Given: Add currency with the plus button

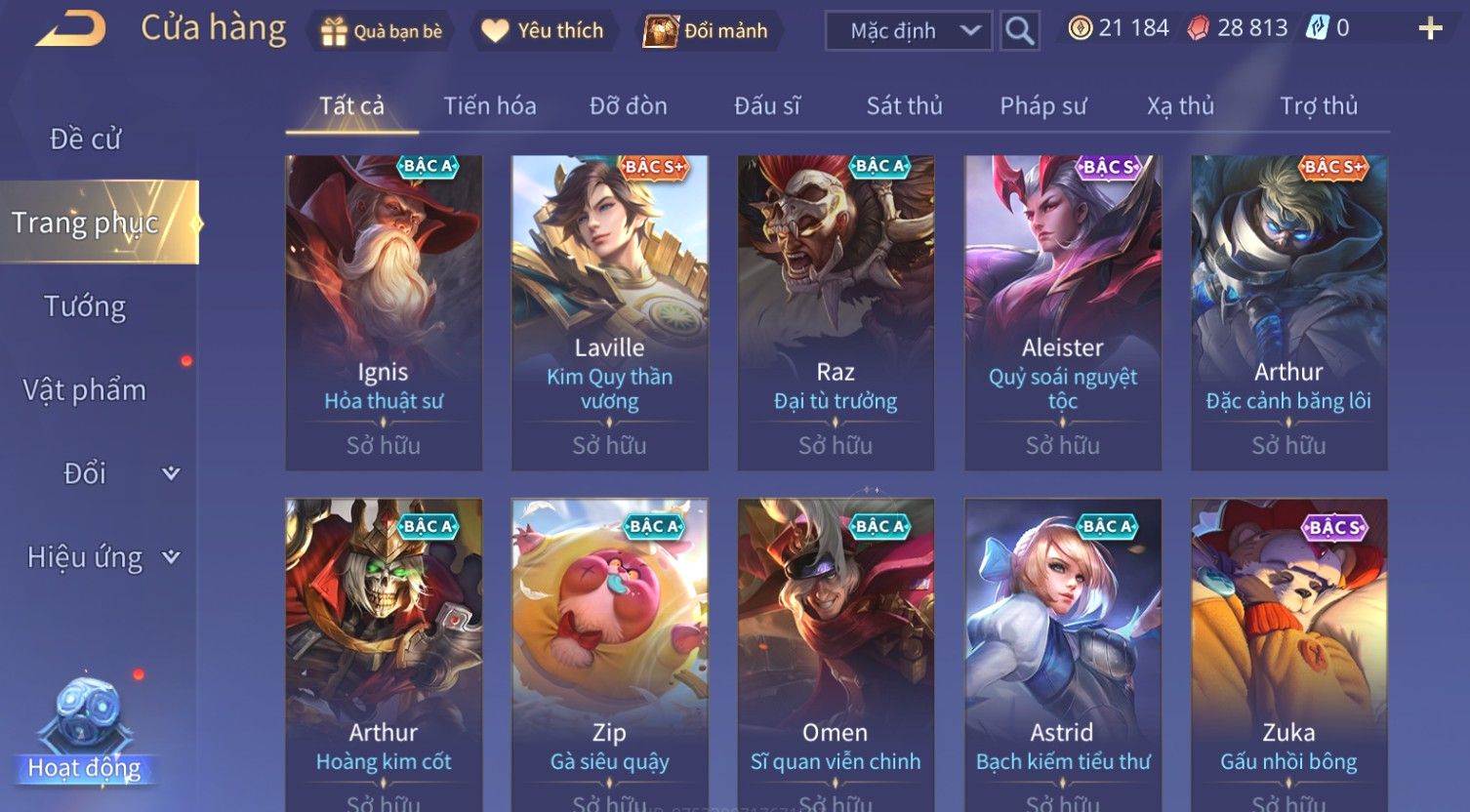Looking at the screenshot, I should pyautogui.click(x=1430, y=29).
